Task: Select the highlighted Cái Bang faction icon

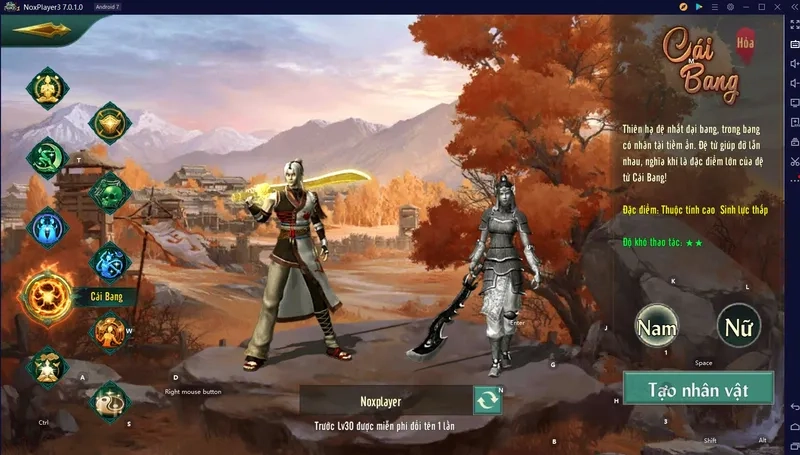Action: [x=48, y=296]
